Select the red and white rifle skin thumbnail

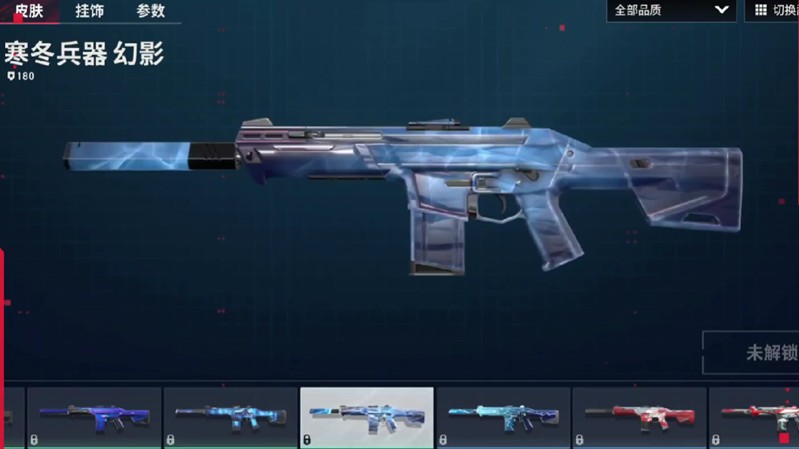(x=639, y=417)
